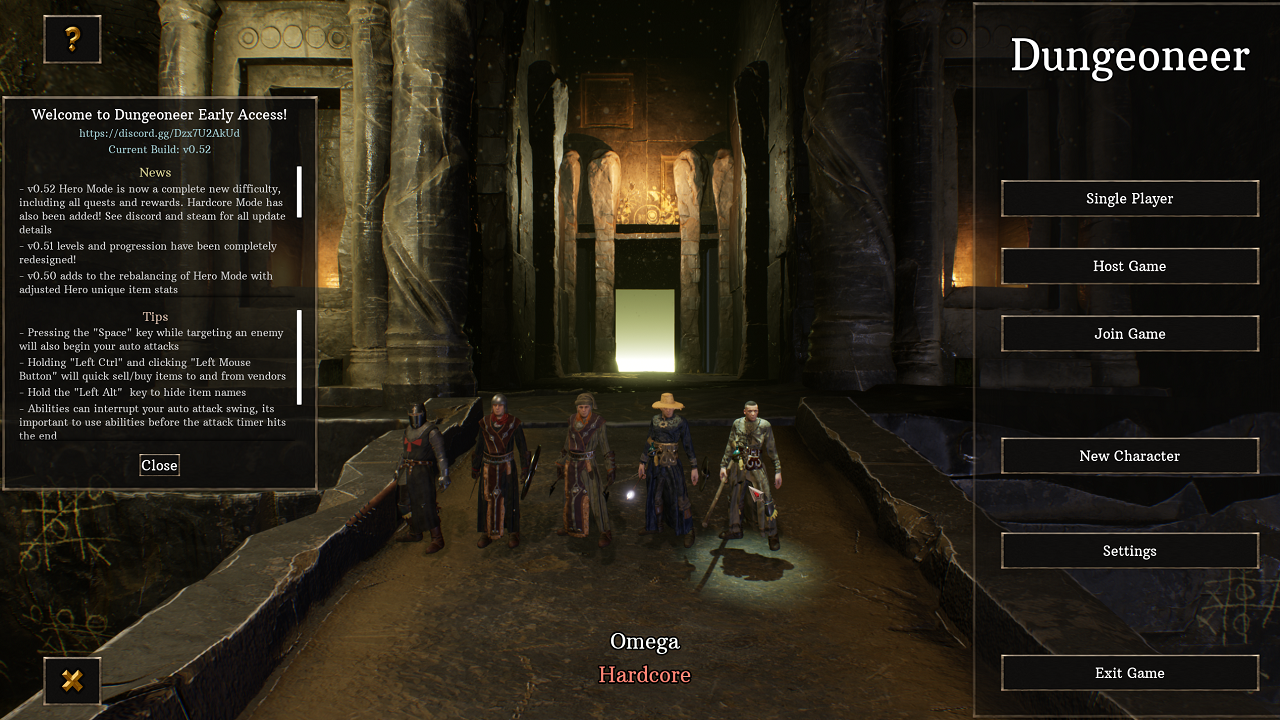Open the Join Game screen
The width and height of the screenshot is (1280, 720).
[x=1129, y=333]
